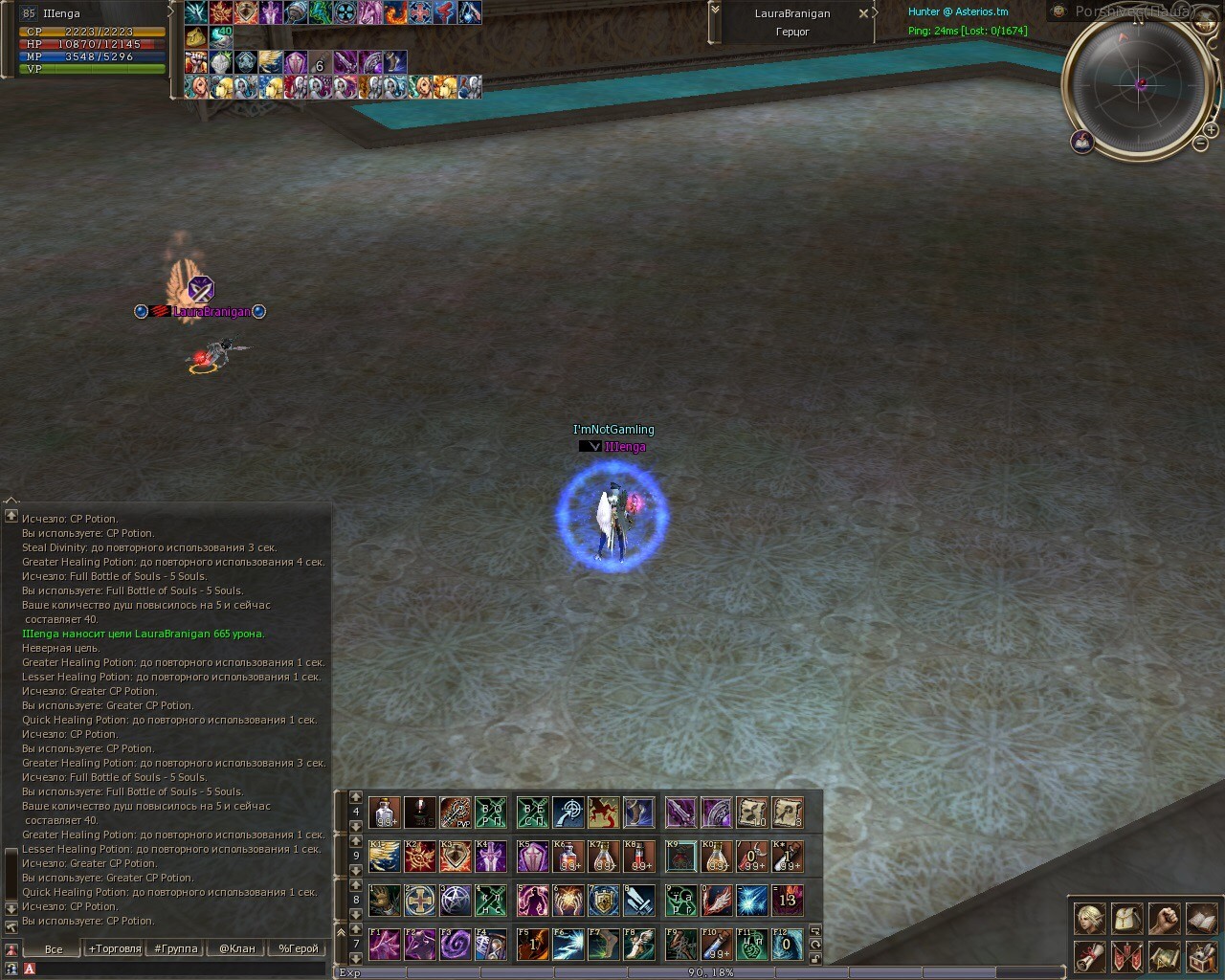The height and width of the screenshot is (980, 1225).
Task: Open the system menu chest icon
Action: pyautogui.click(x=1201, y=955)
